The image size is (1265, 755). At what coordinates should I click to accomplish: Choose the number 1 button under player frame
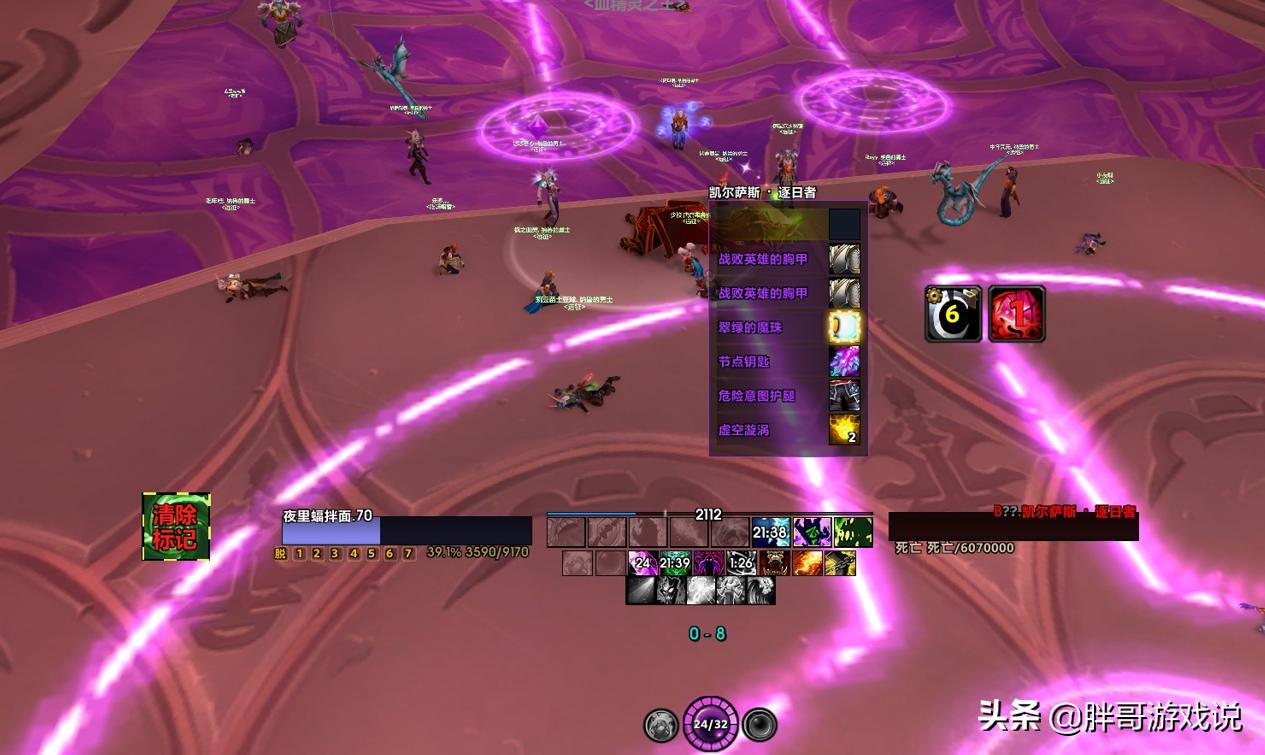(298, 553)
